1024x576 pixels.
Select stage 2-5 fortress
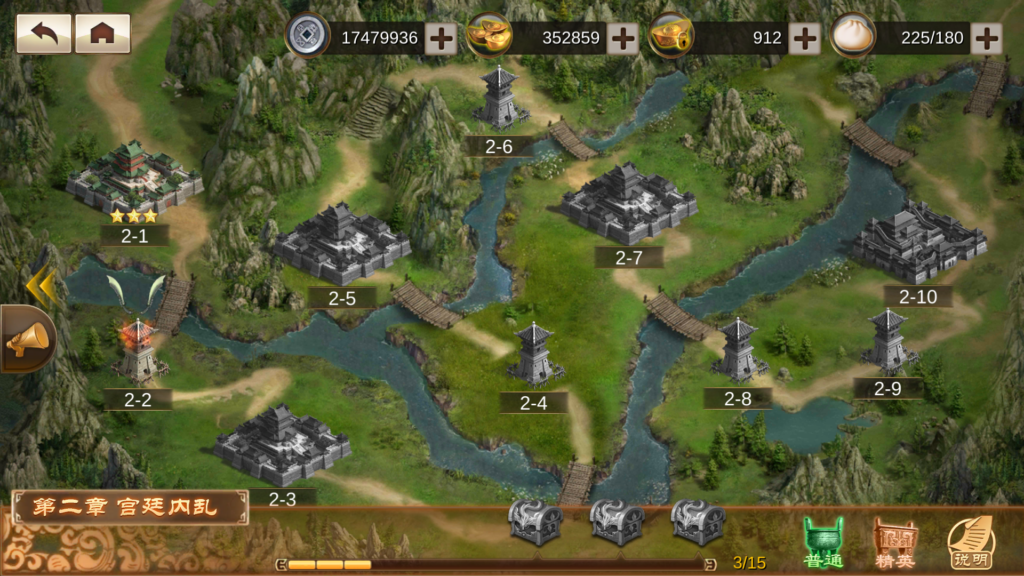point(342,245)
